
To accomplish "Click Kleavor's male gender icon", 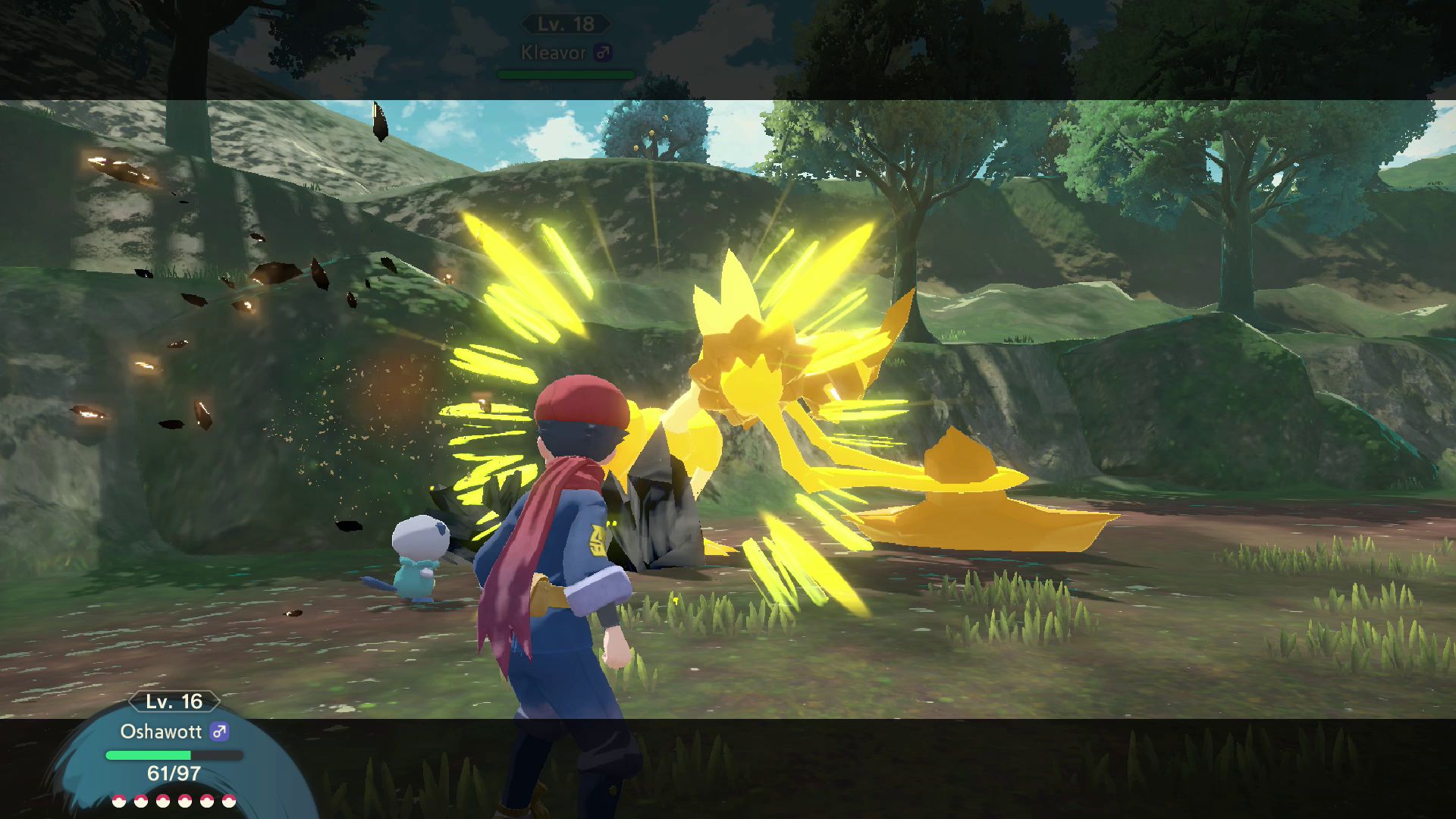I will 604,53.
